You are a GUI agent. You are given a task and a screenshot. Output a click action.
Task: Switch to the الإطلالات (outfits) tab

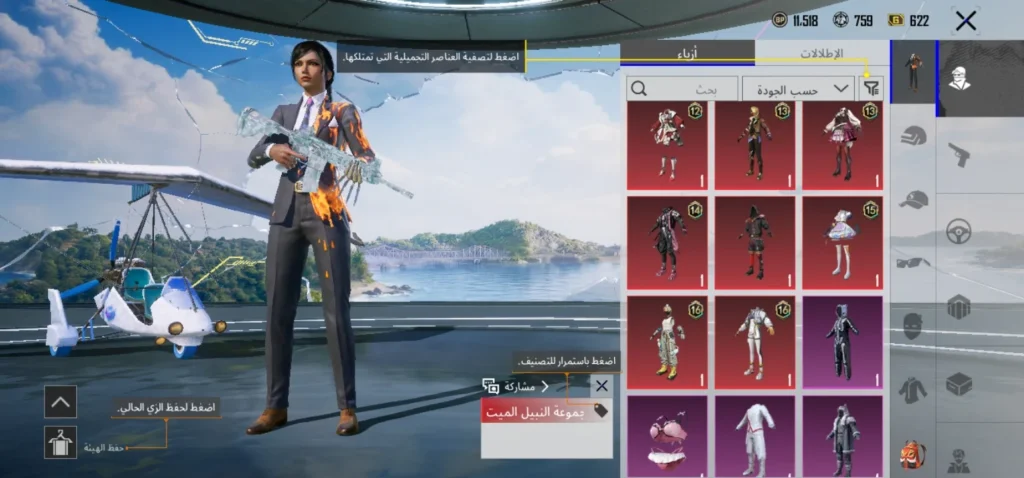821,53
